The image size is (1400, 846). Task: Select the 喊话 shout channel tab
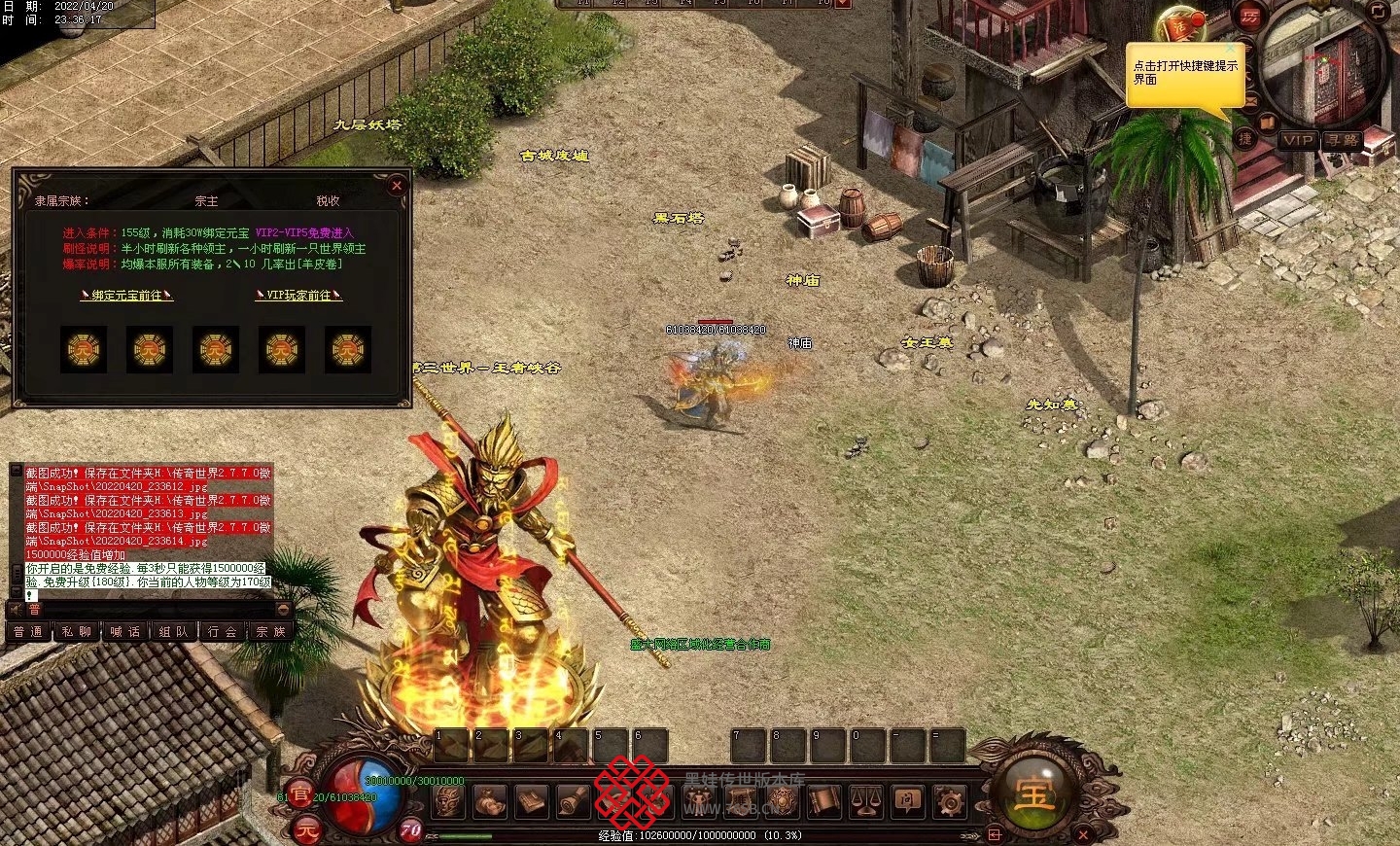(125, 632)
